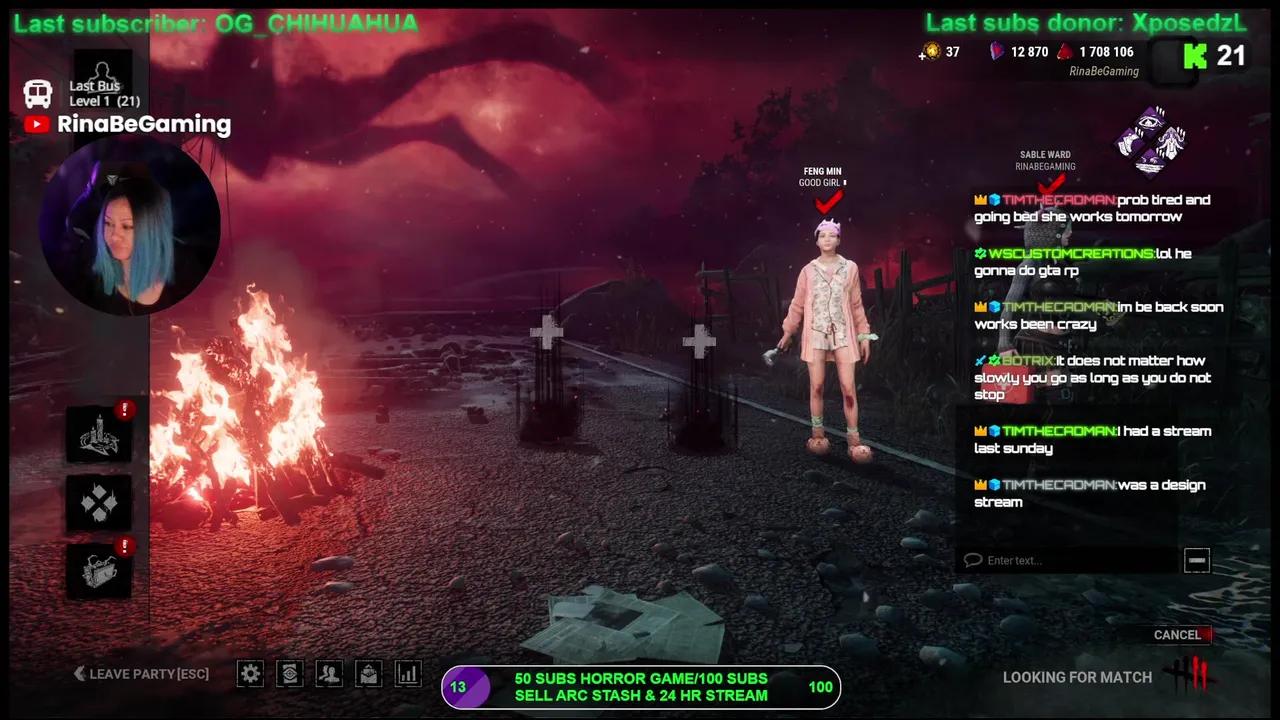Select the Daily Rituals diamond icon

click(98, 503)
